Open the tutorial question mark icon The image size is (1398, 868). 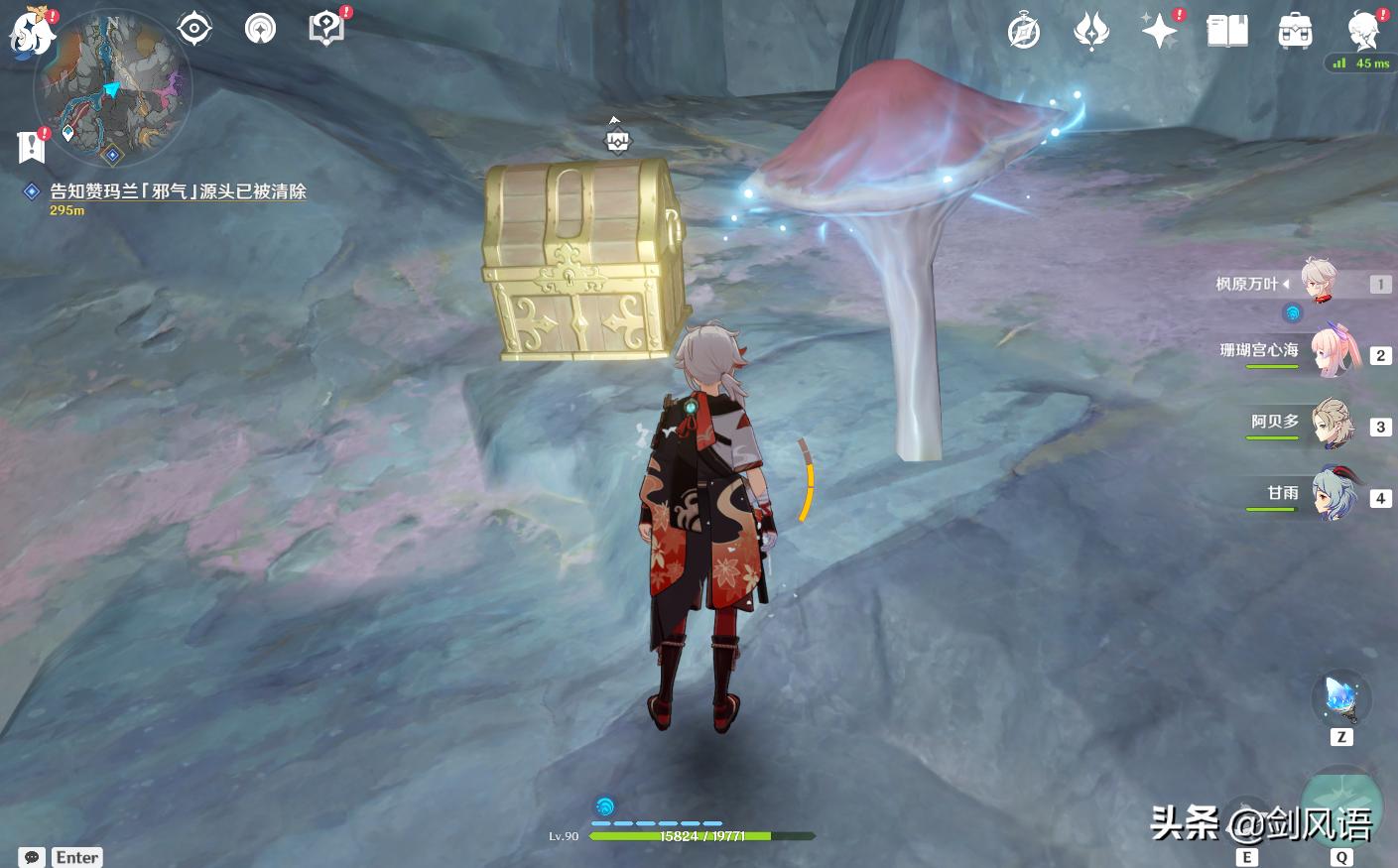point(325,28)
